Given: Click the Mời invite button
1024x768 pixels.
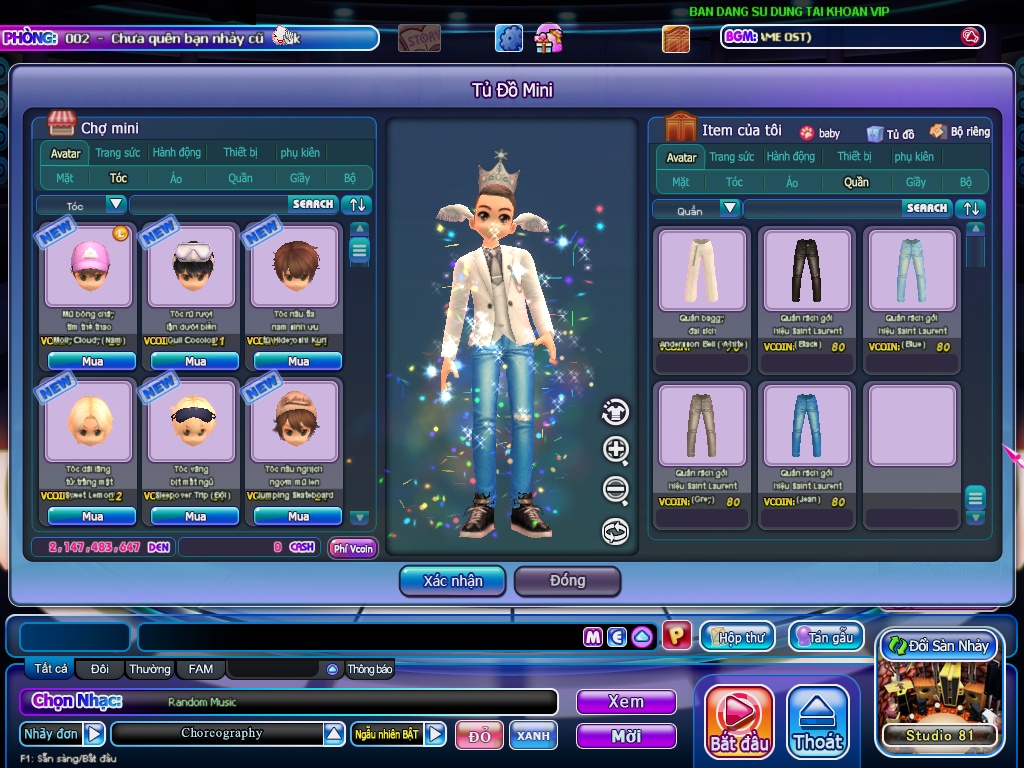Looking at the screenshot, I should (x=625, y=736).
